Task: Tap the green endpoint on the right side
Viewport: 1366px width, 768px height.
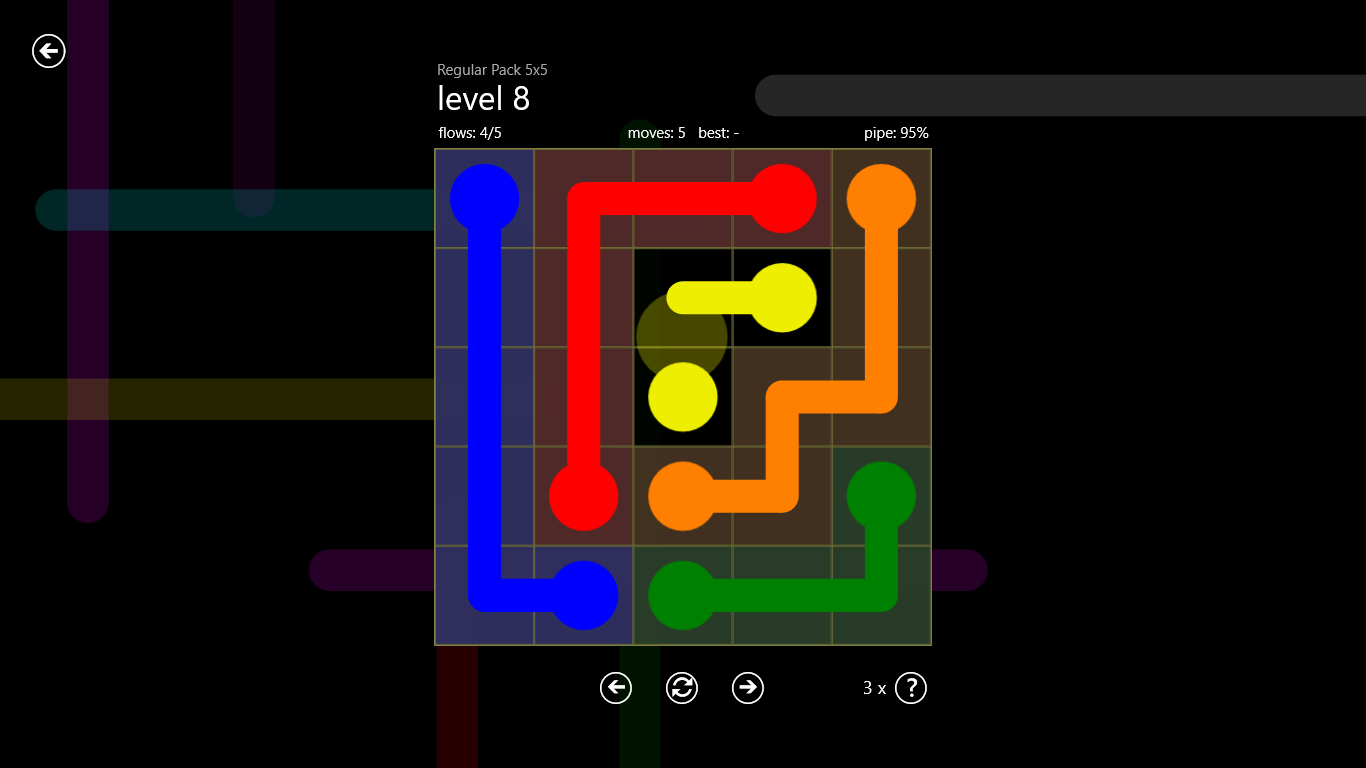Action: 881,496
